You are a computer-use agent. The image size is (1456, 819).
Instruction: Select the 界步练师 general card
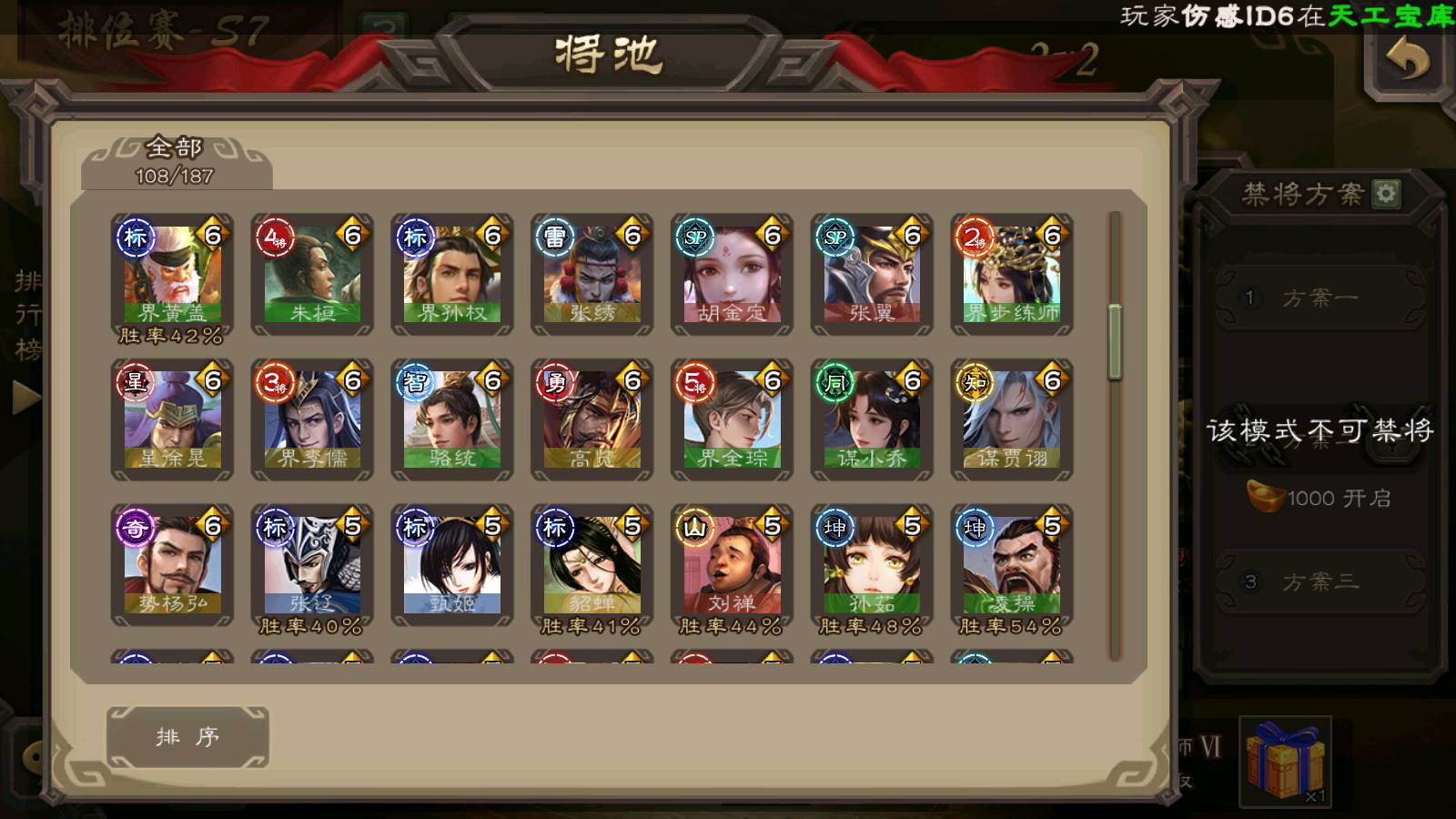[x=1012, y=275]
